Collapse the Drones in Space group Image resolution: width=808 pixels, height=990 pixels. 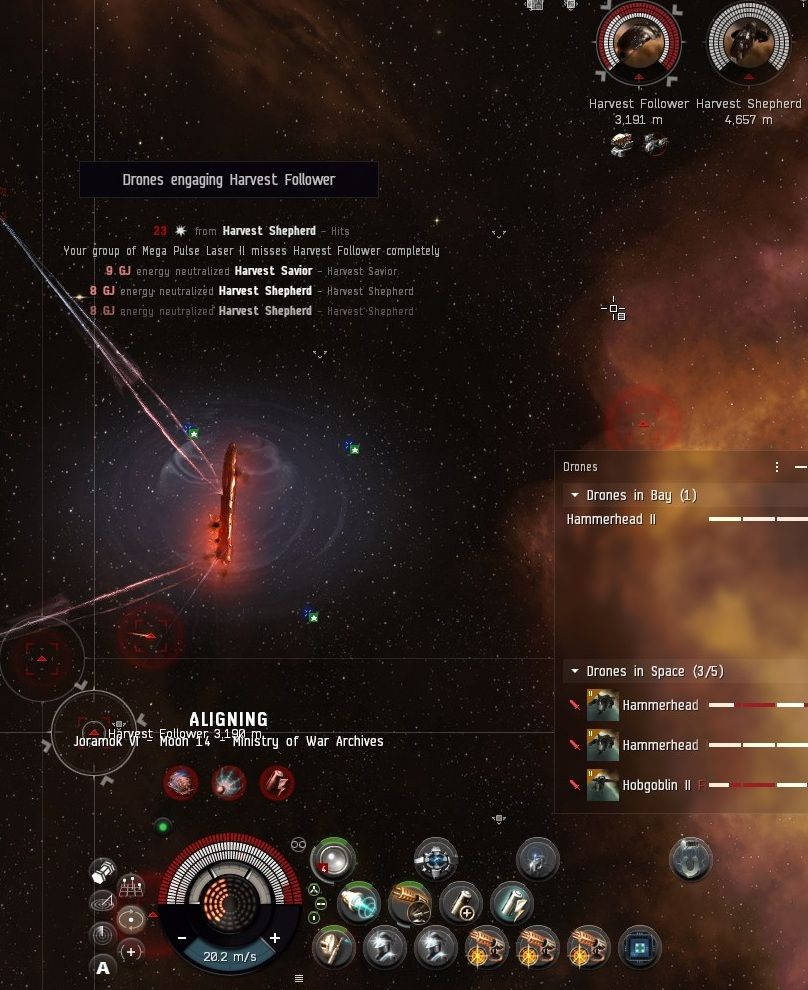[575, 671]
